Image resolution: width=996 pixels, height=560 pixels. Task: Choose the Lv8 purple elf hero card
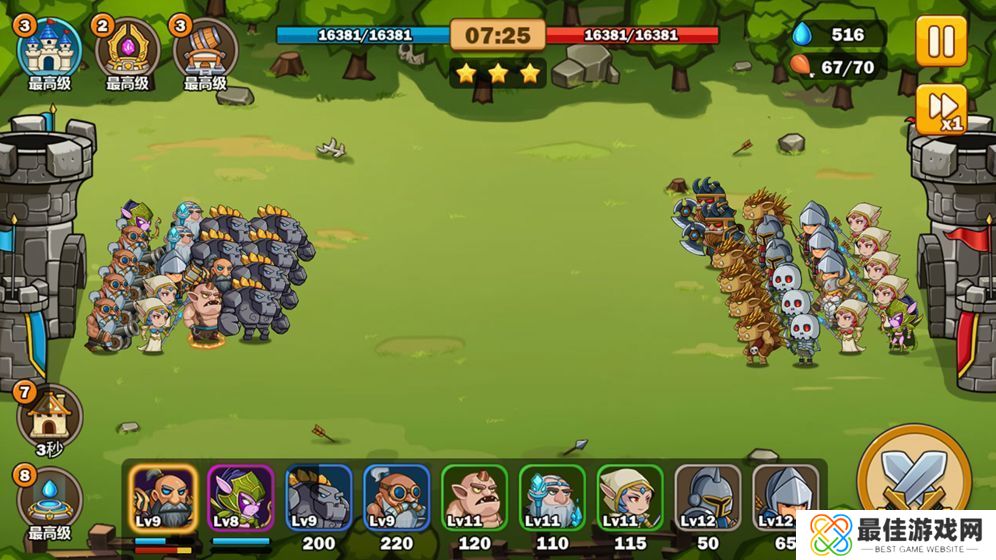tap(241, 497)
